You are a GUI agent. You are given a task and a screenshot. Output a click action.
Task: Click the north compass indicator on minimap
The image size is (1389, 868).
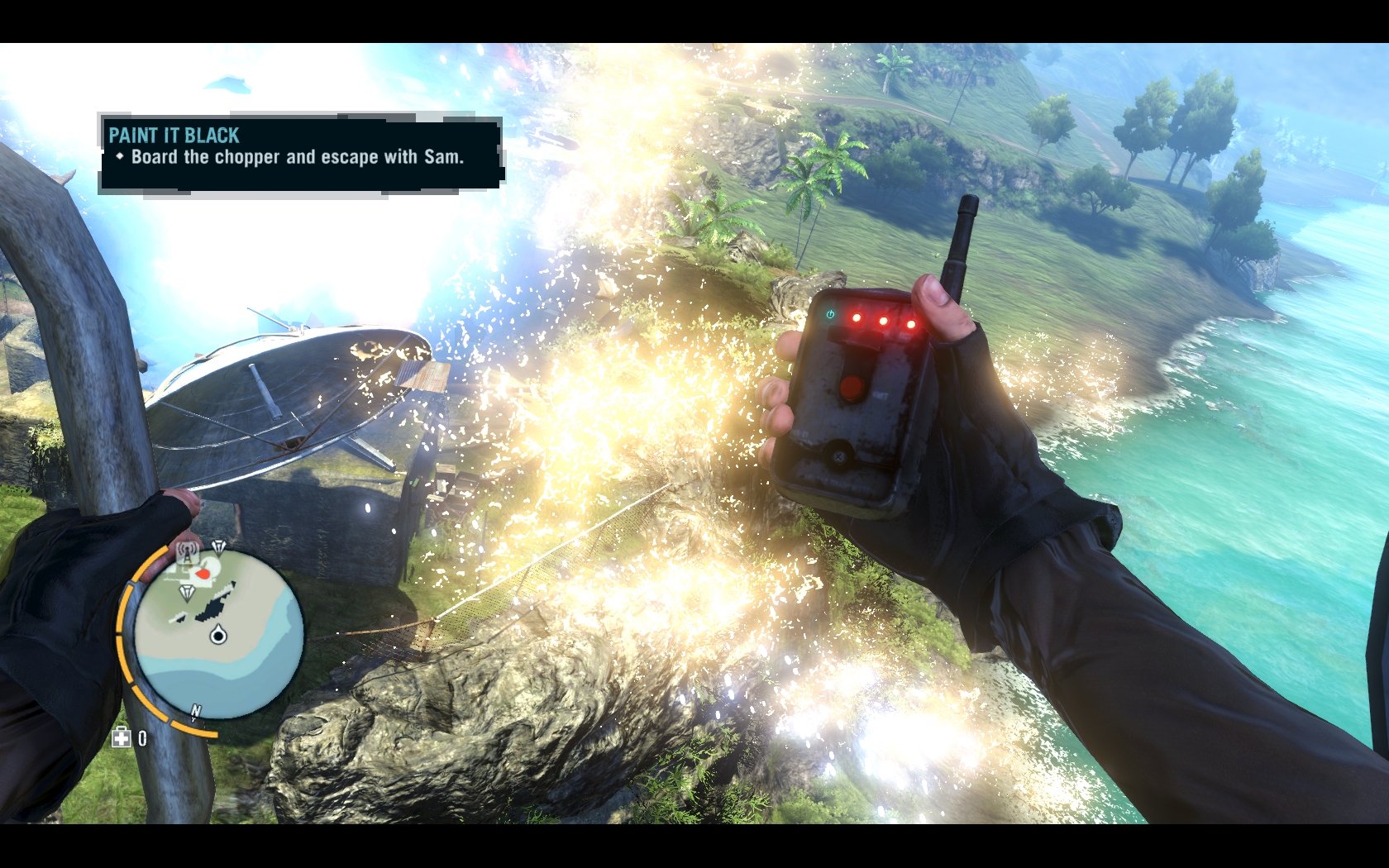coord(196,711)
